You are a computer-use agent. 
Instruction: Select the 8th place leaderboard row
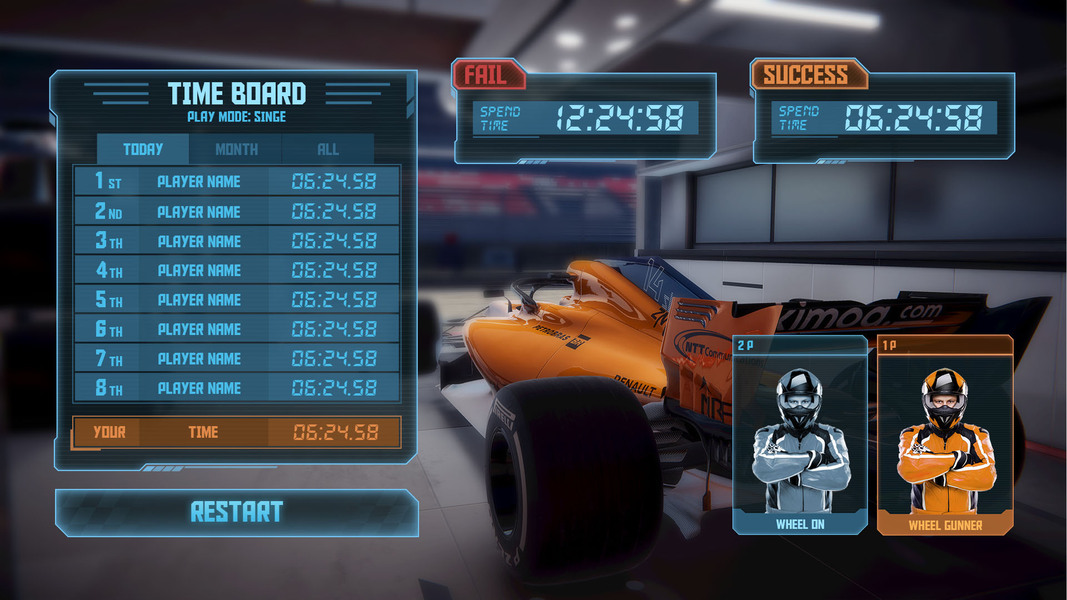coord(237,388)
